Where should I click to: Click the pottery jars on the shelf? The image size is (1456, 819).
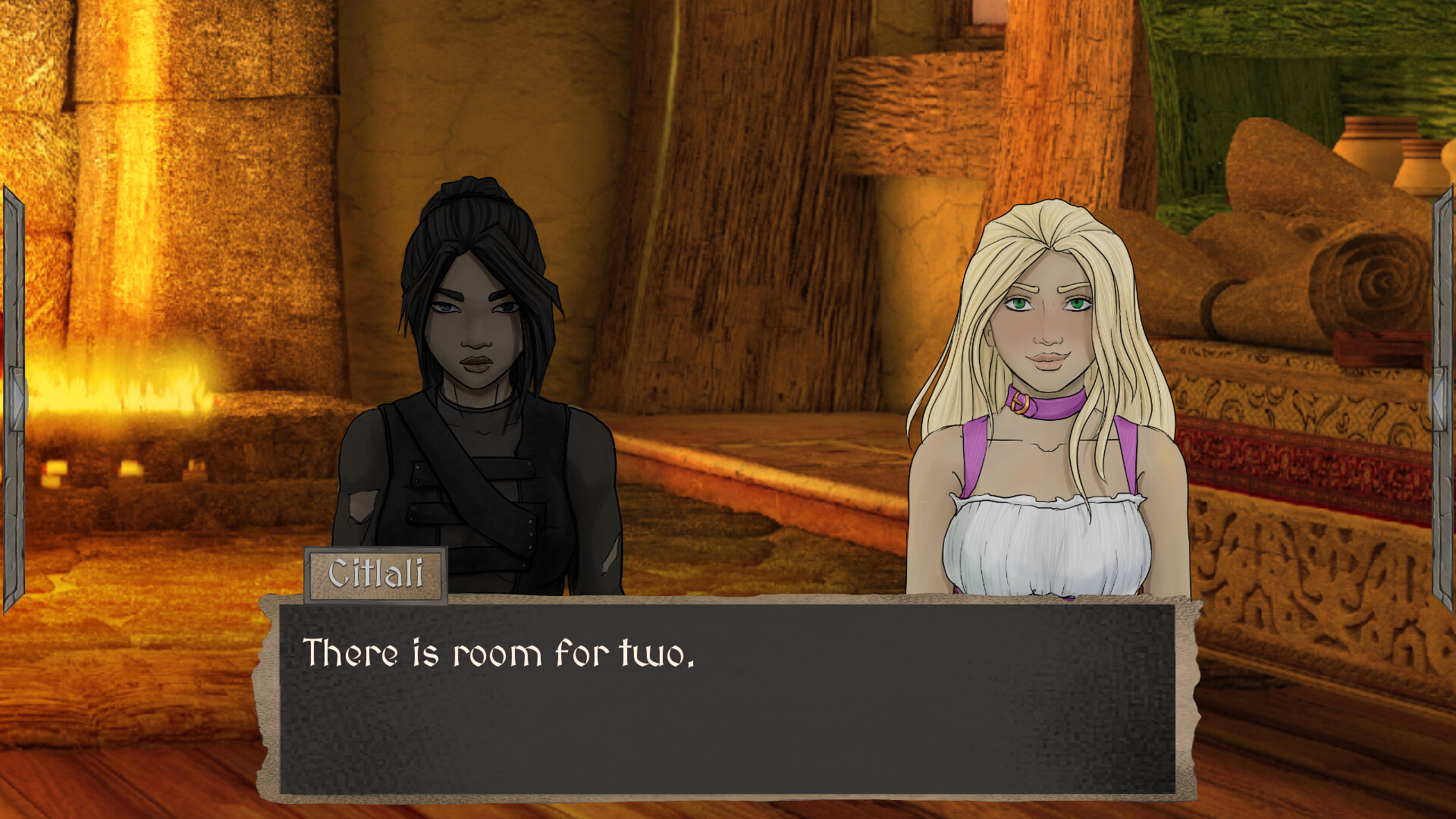click(1388, 152)
